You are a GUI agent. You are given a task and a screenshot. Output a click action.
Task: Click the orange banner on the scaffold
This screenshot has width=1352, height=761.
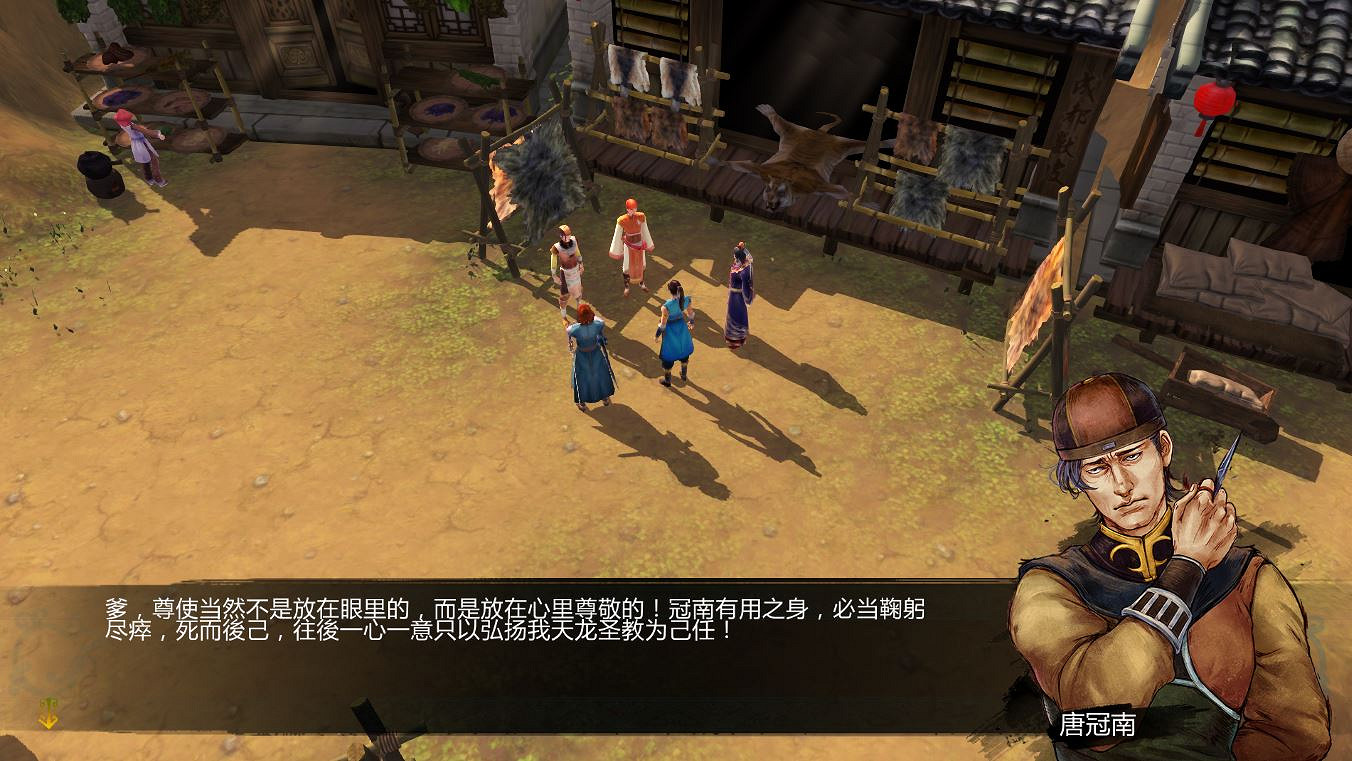(x=1035, y=300)
